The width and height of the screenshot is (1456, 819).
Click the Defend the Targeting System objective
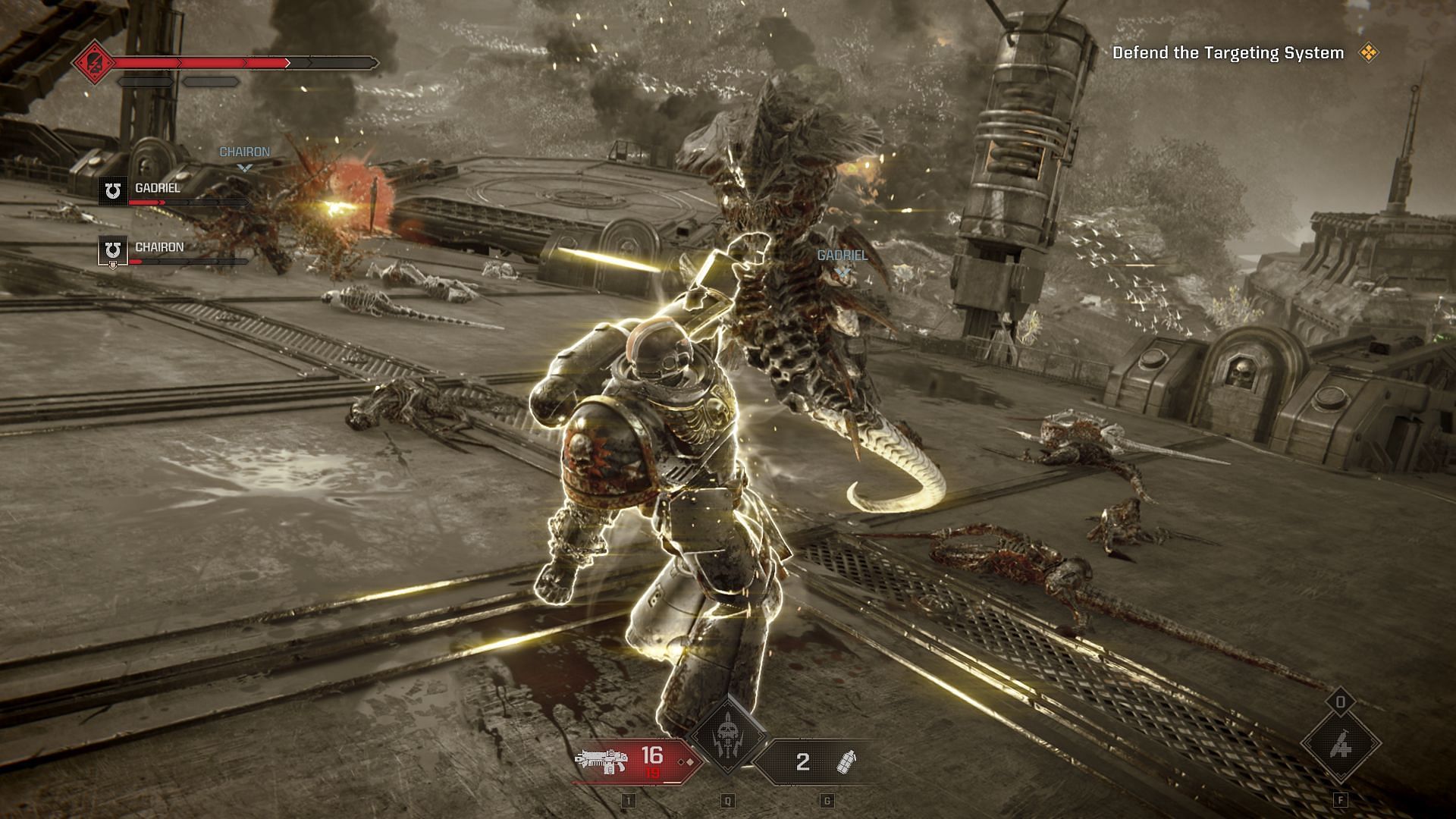click(1228, 53)
